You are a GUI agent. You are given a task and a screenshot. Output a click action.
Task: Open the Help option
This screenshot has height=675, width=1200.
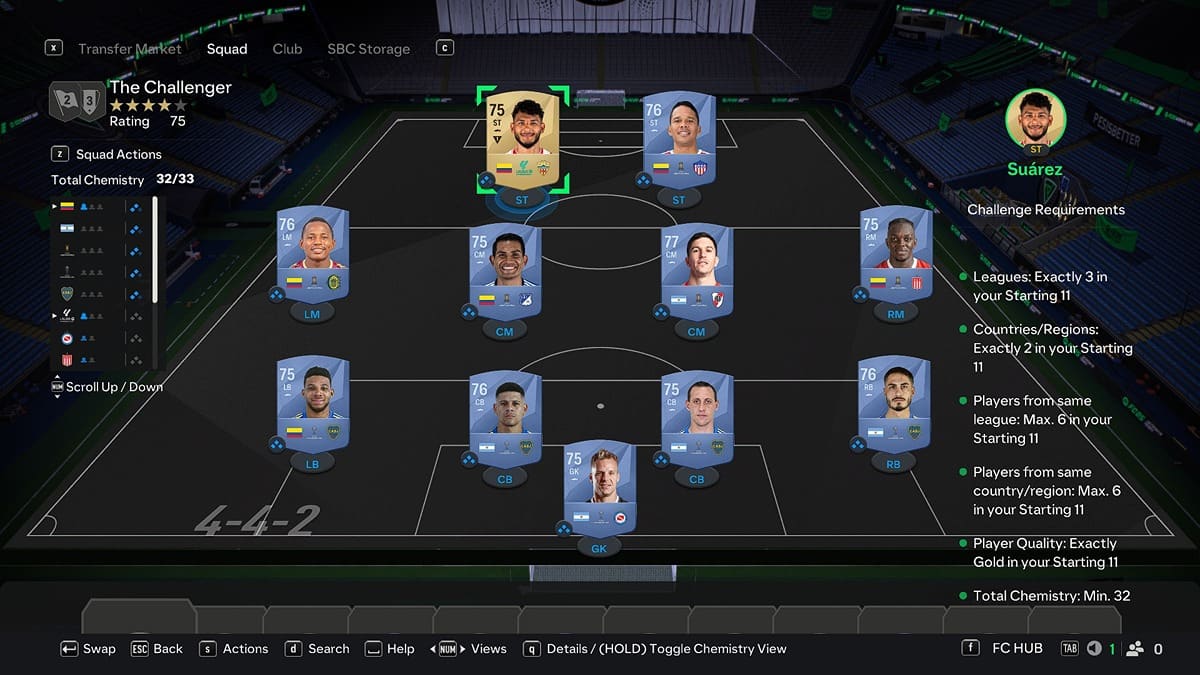coord(400,649)
